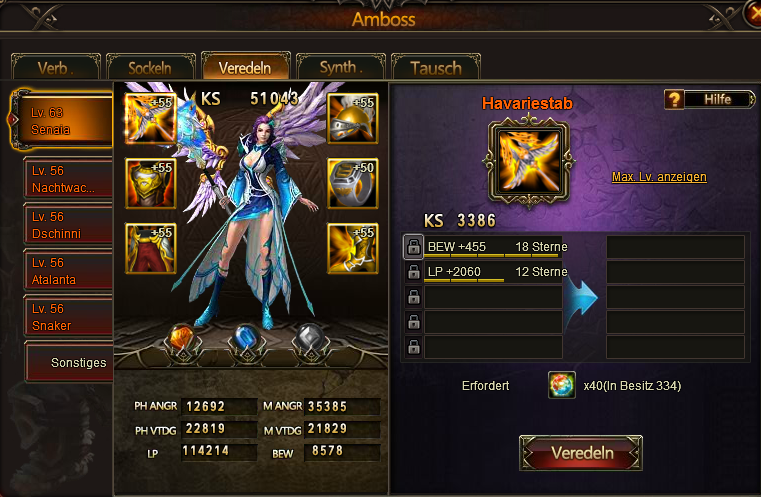Go to the Tausch tab

point(435,68)
